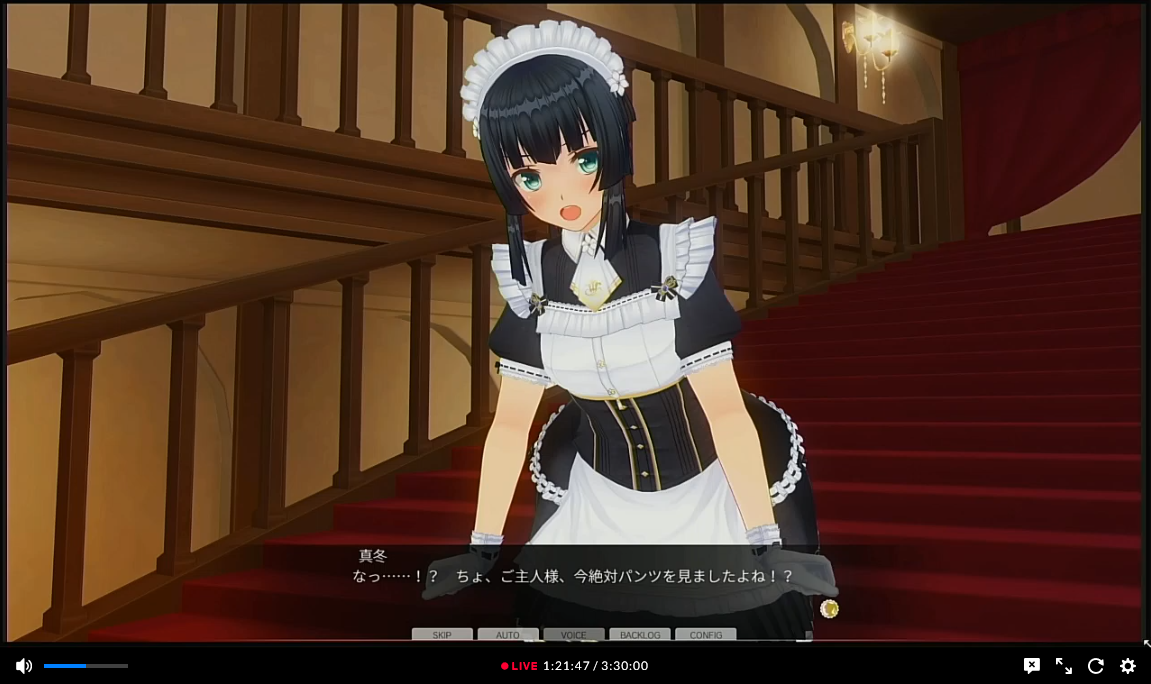1151x684 pixels.
Task: Enable AUTO dialogue advance
Action: click(x=508, y=635)
